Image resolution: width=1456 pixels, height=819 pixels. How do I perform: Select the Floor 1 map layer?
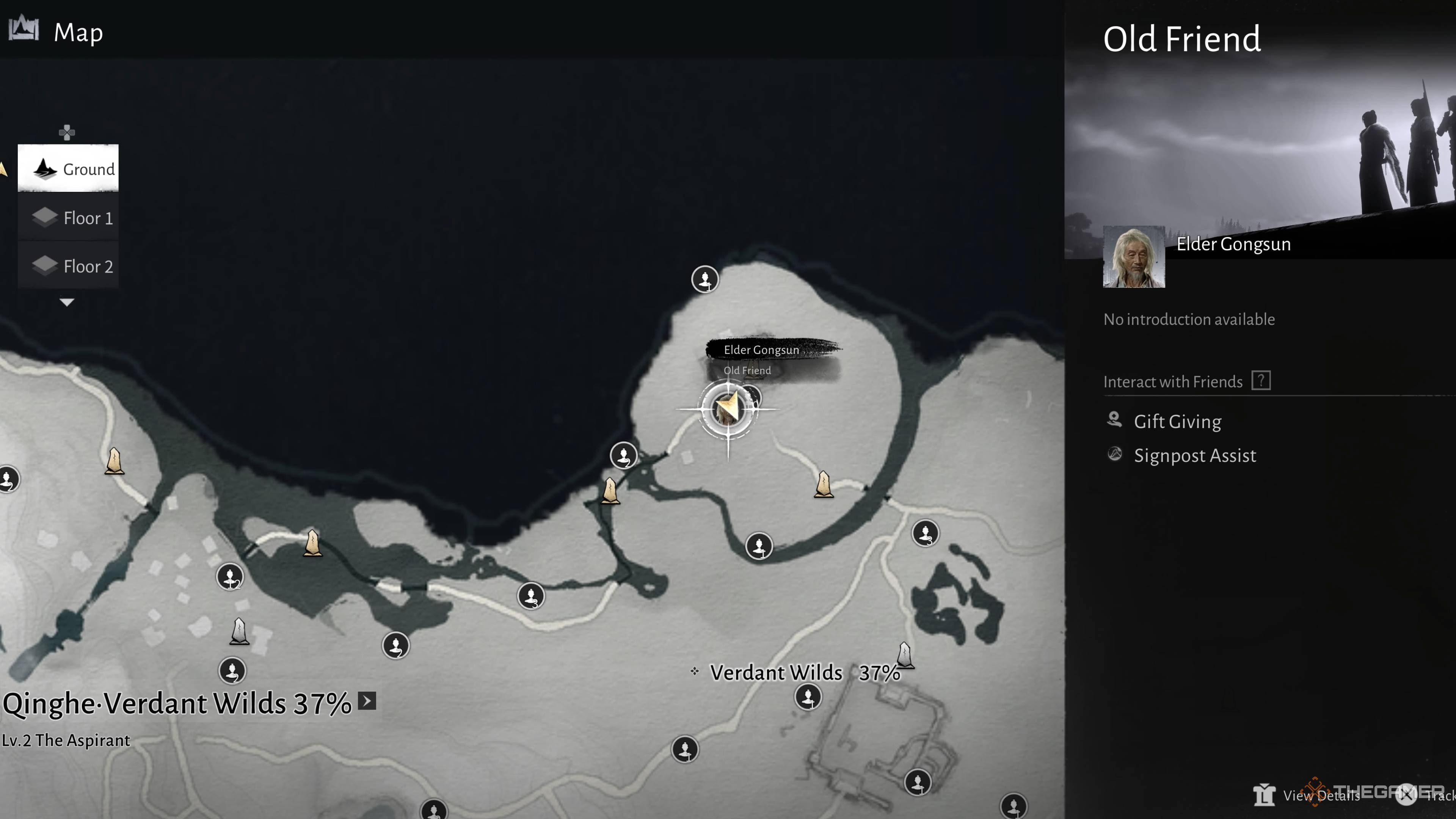point(68,218)
